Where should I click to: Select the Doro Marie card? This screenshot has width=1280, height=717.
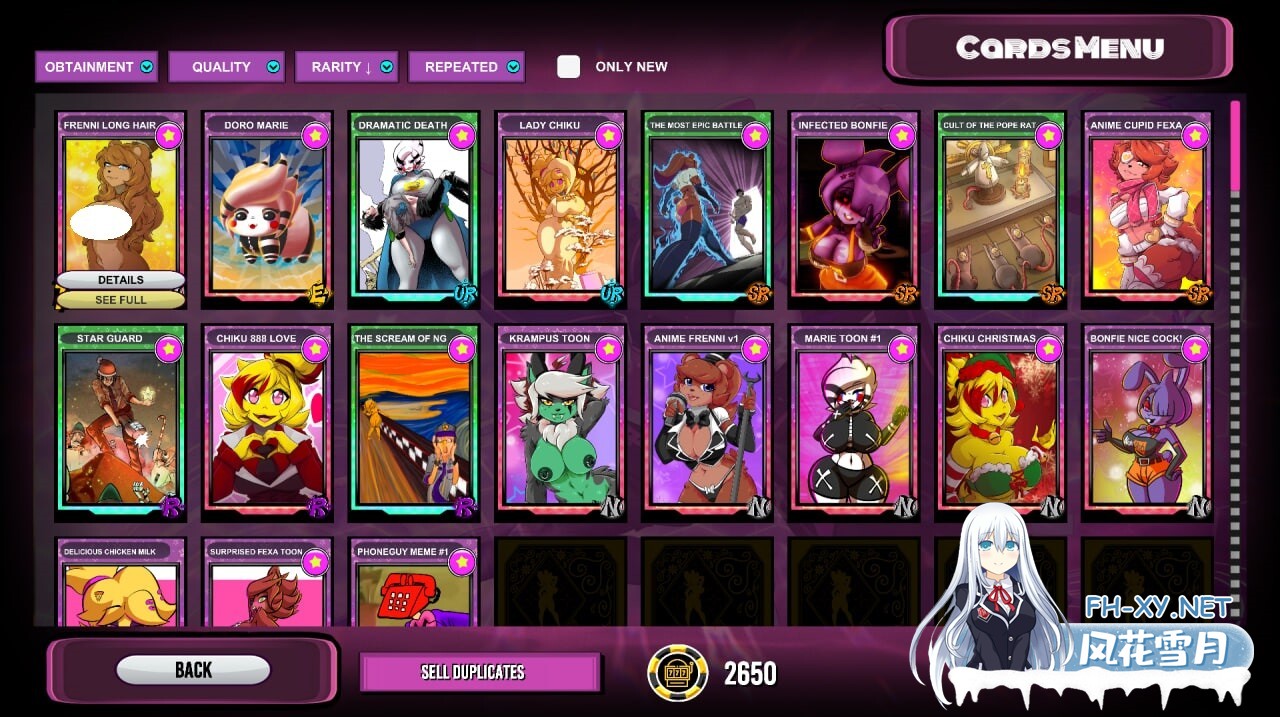point(266,210)
